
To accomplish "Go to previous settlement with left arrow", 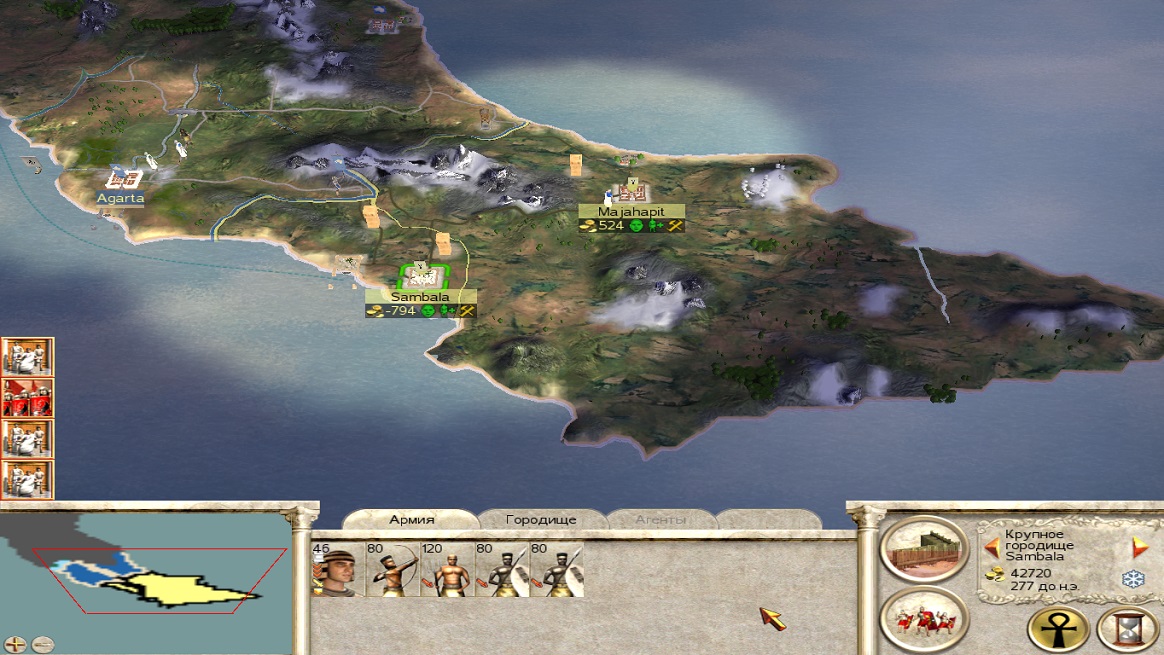I will tap(992, 547).
